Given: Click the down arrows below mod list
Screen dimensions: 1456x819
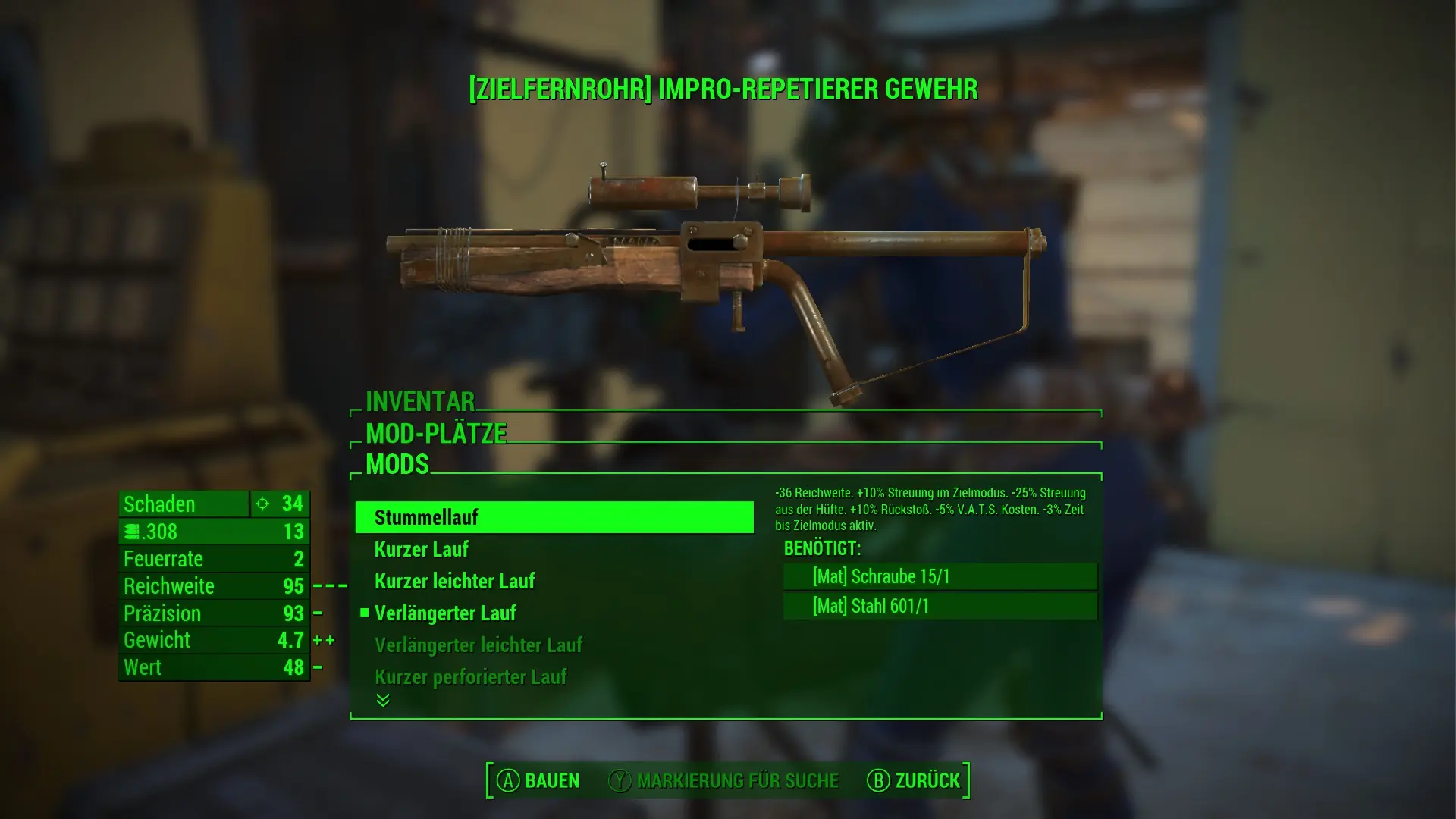Looking at the screenshot, I should coord(383,700).
